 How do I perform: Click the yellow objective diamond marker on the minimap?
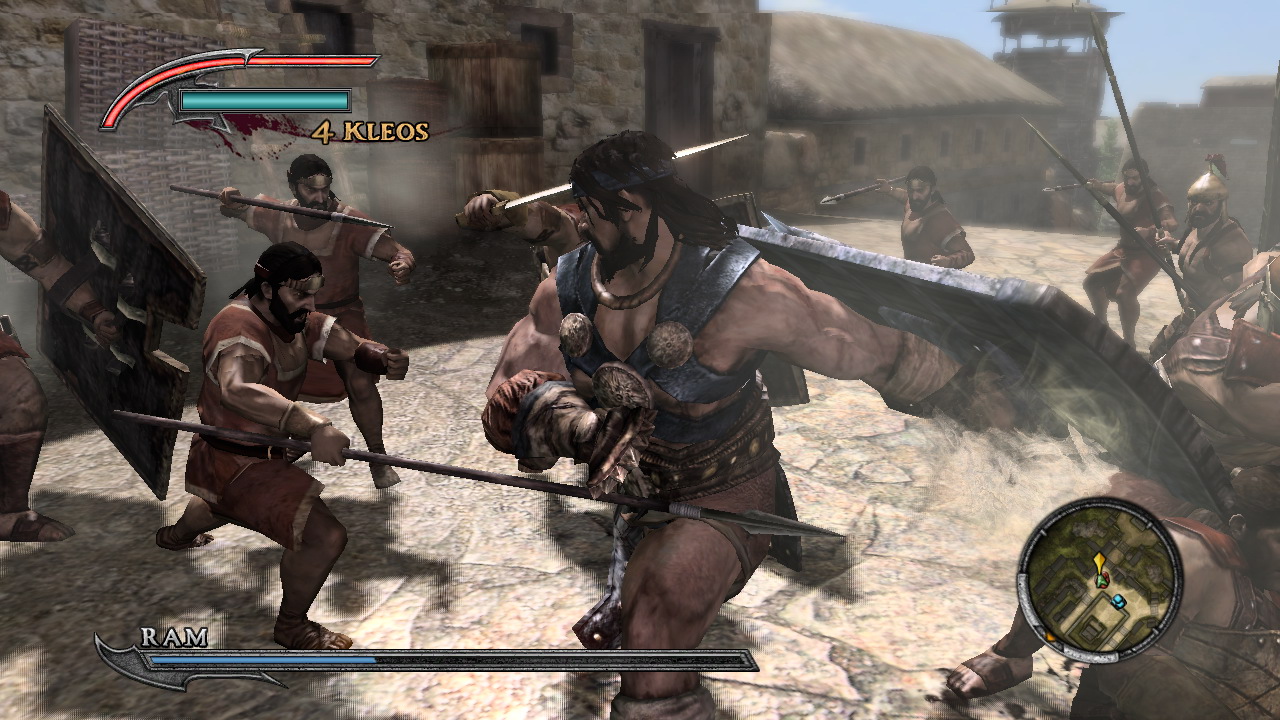pos(1100,560)
